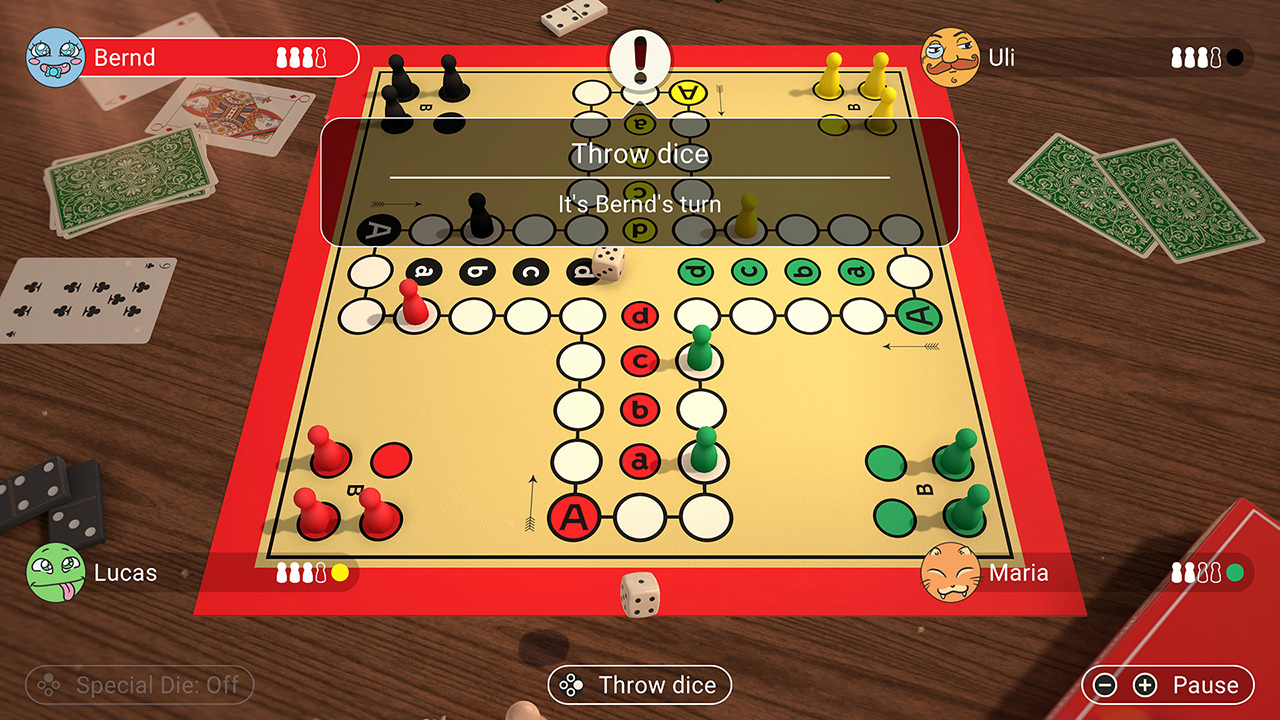Click the pin score icons beside Bernd's name
Viewport: 1280px width, 720px height.
302,57
